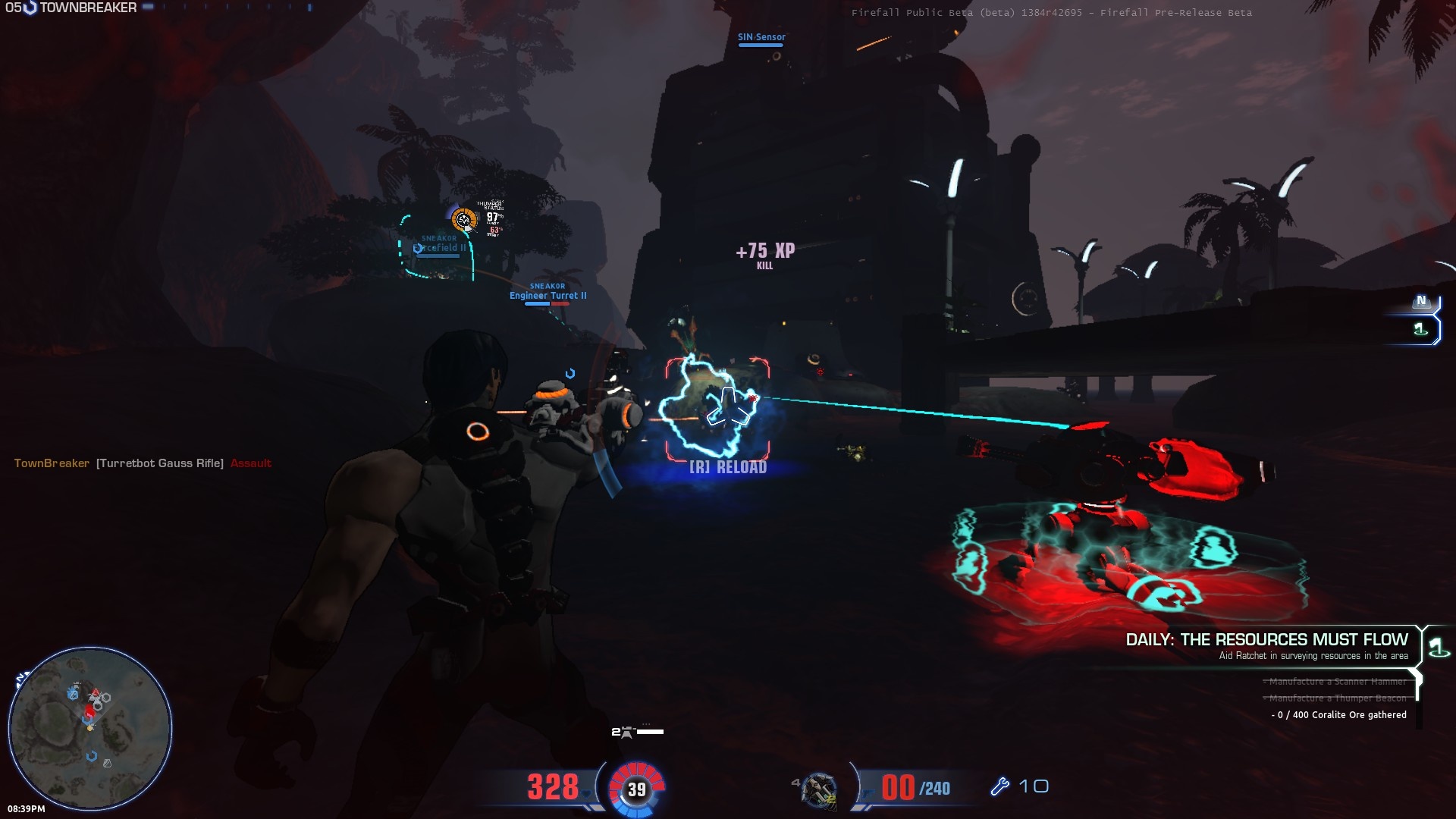The image size is (1456, 819).
Task: Click the orange Thumper status marker
Action: coord(463,220)
